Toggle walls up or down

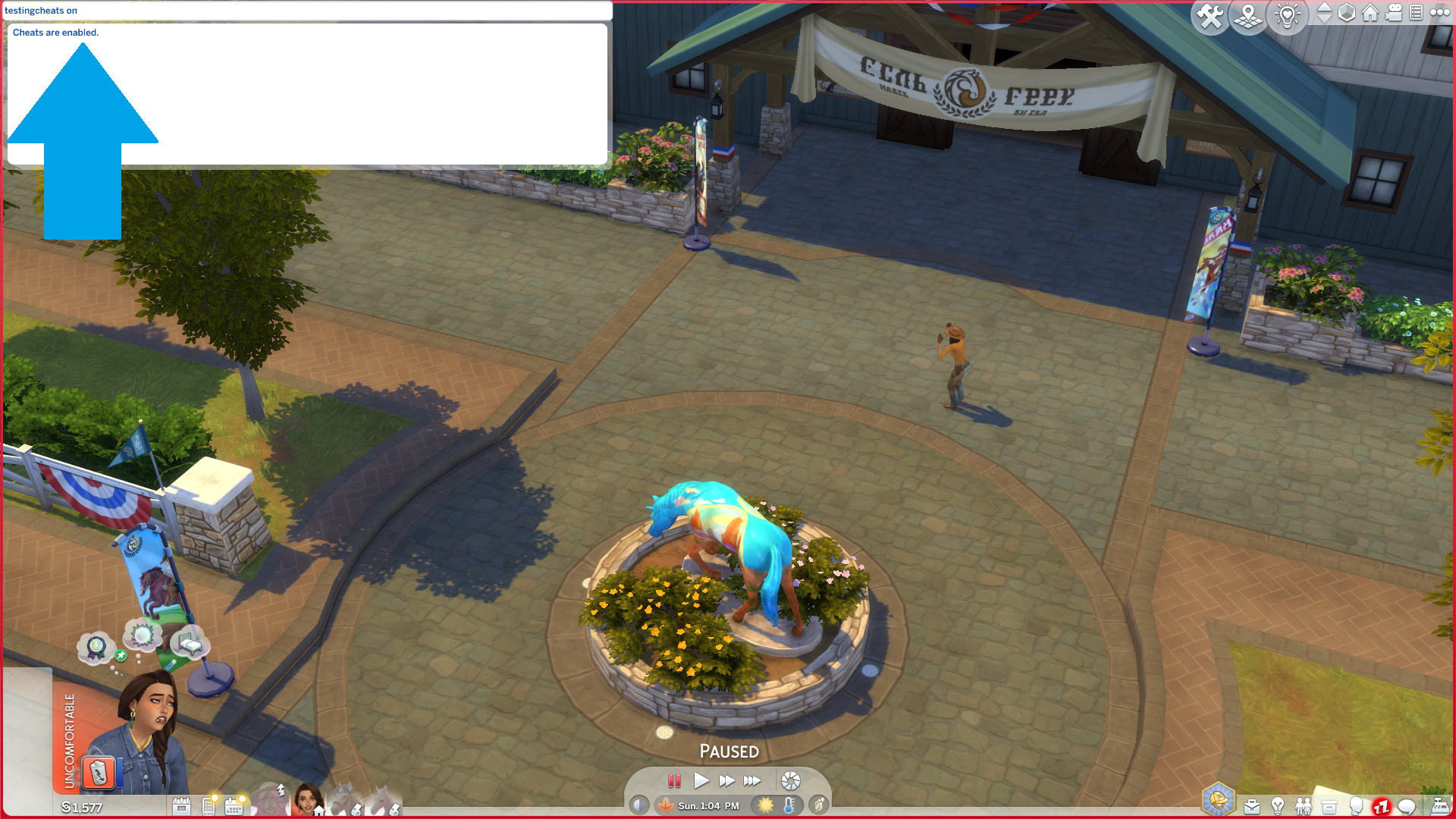coord(1324,14)
